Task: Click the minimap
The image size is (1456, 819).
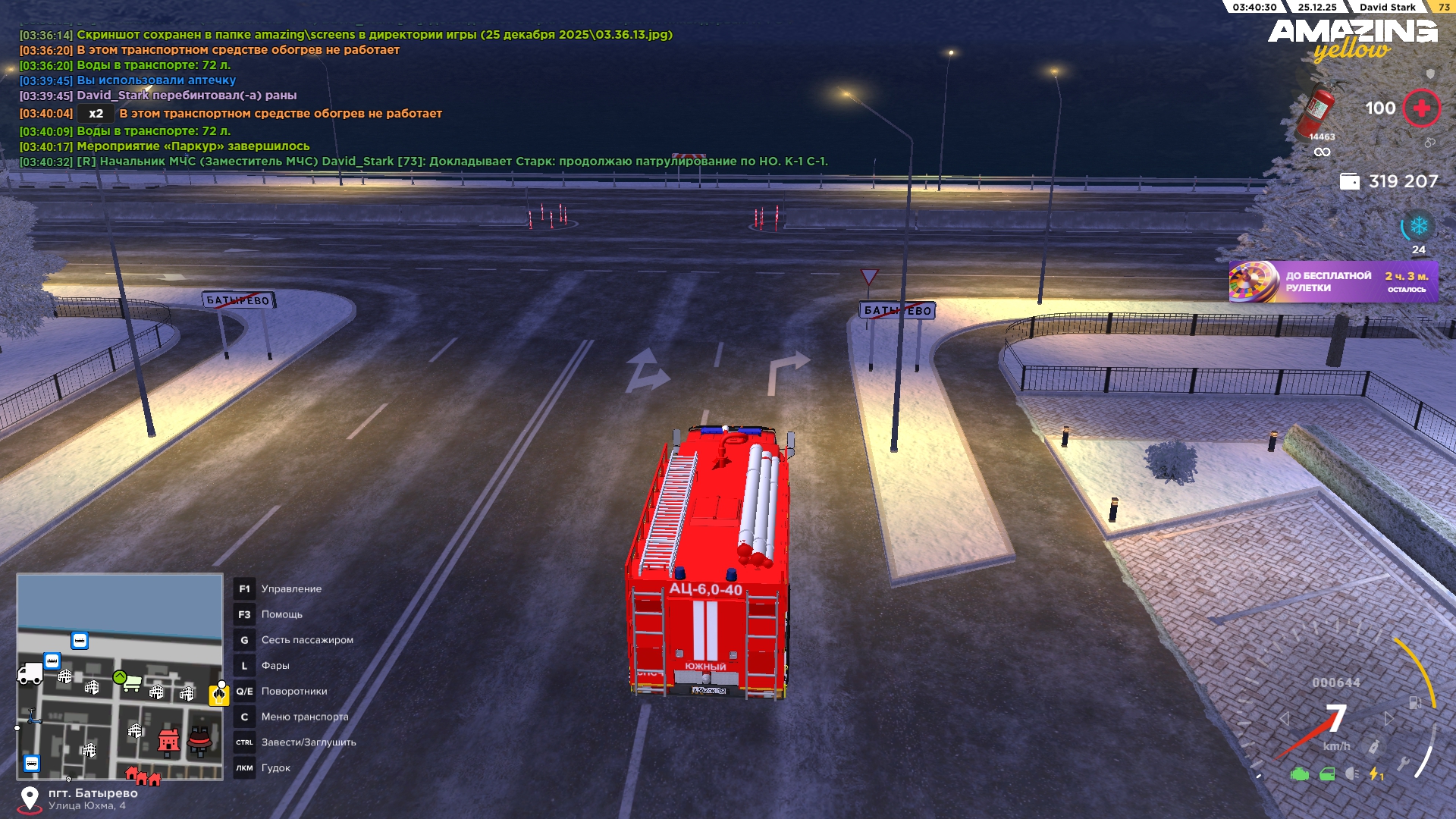Action: coord(120,676)
